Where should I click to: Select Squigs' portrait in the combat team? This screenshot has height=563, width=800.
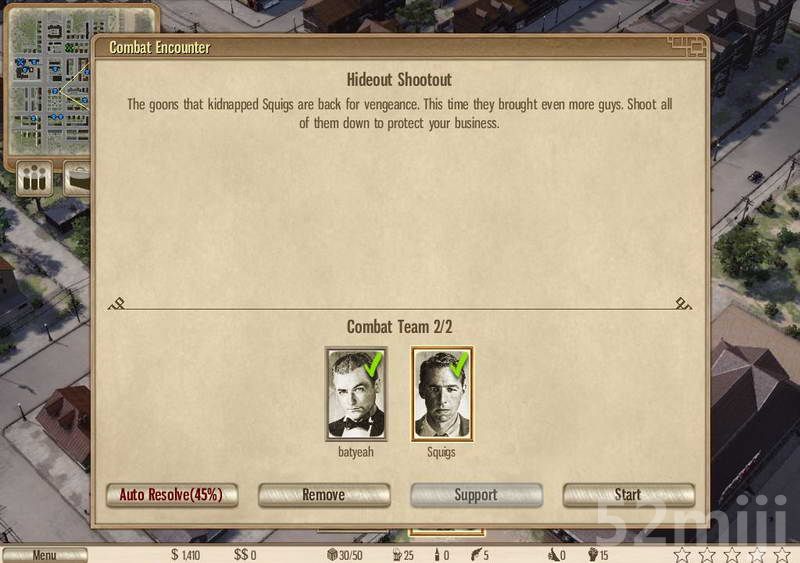pyautogui.click(x=442, y=394)
